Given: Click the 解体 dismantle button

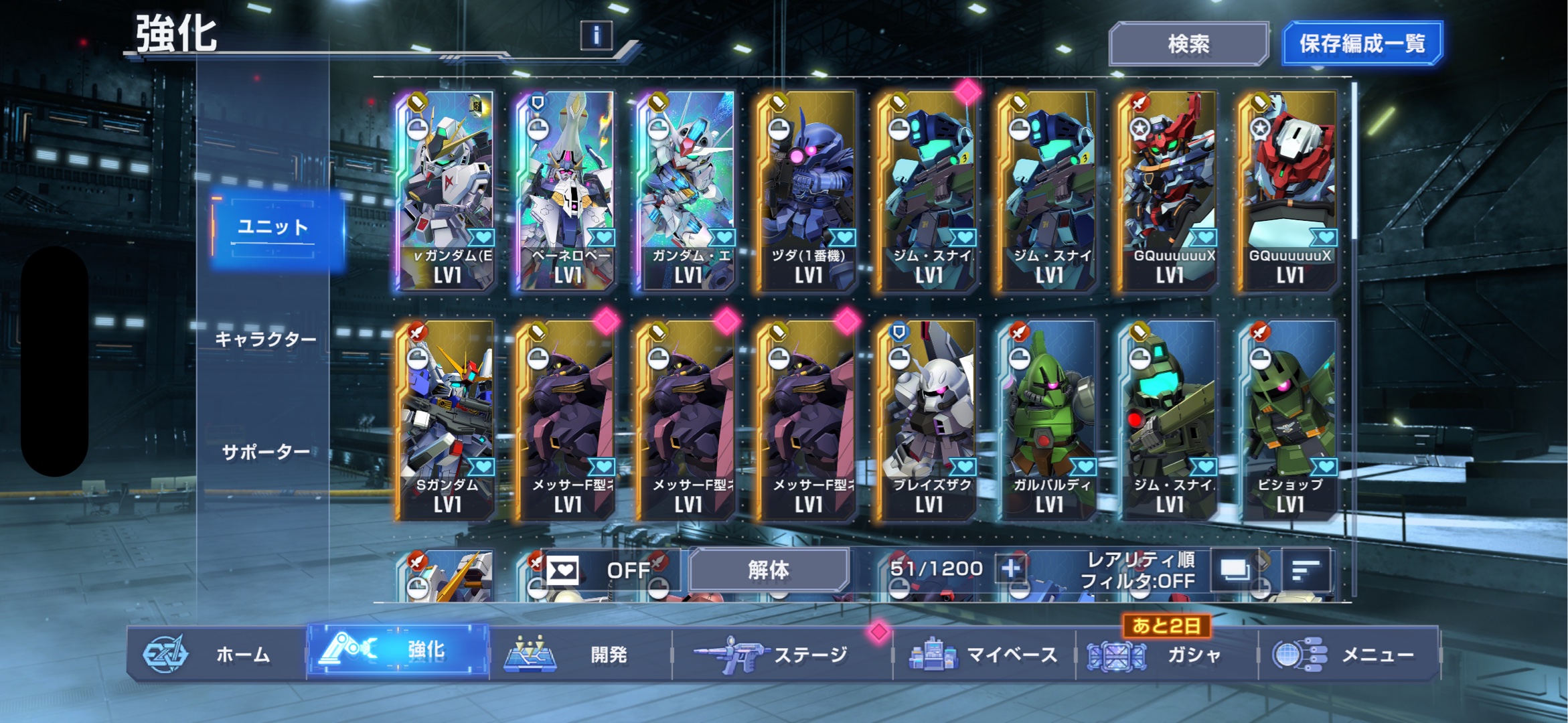Looking at the screenshot, I should click(769, 570).
